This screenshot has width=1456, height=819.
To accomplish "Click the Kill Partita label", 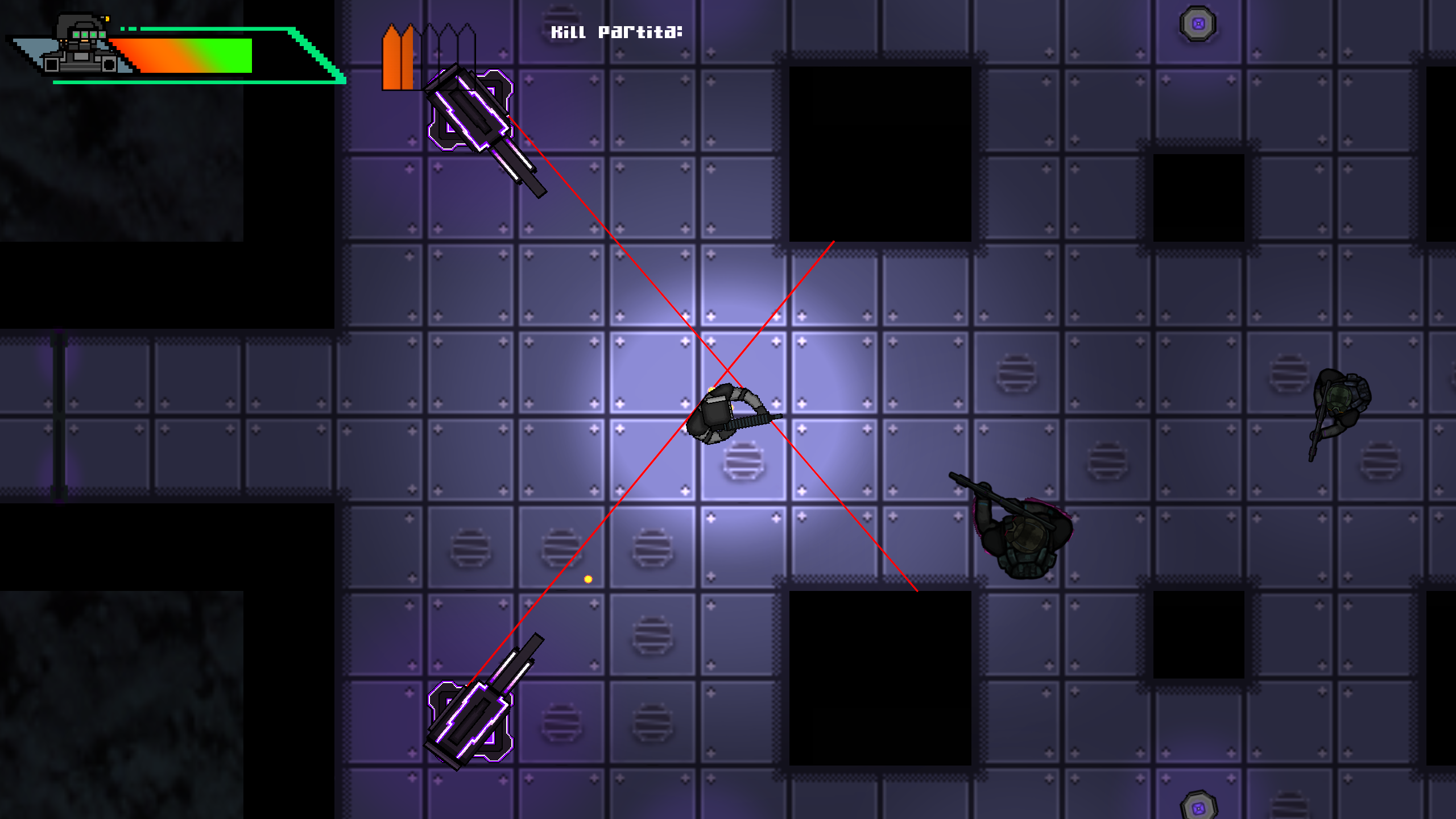I will [617, 32].
